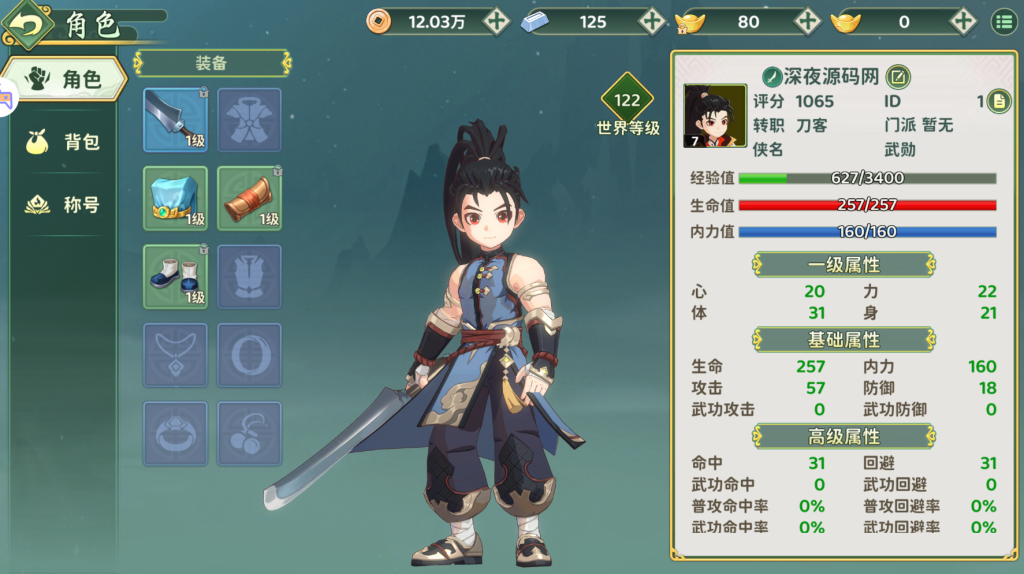
Task: Open the hamburger list menu
Action: [1002, 21]
